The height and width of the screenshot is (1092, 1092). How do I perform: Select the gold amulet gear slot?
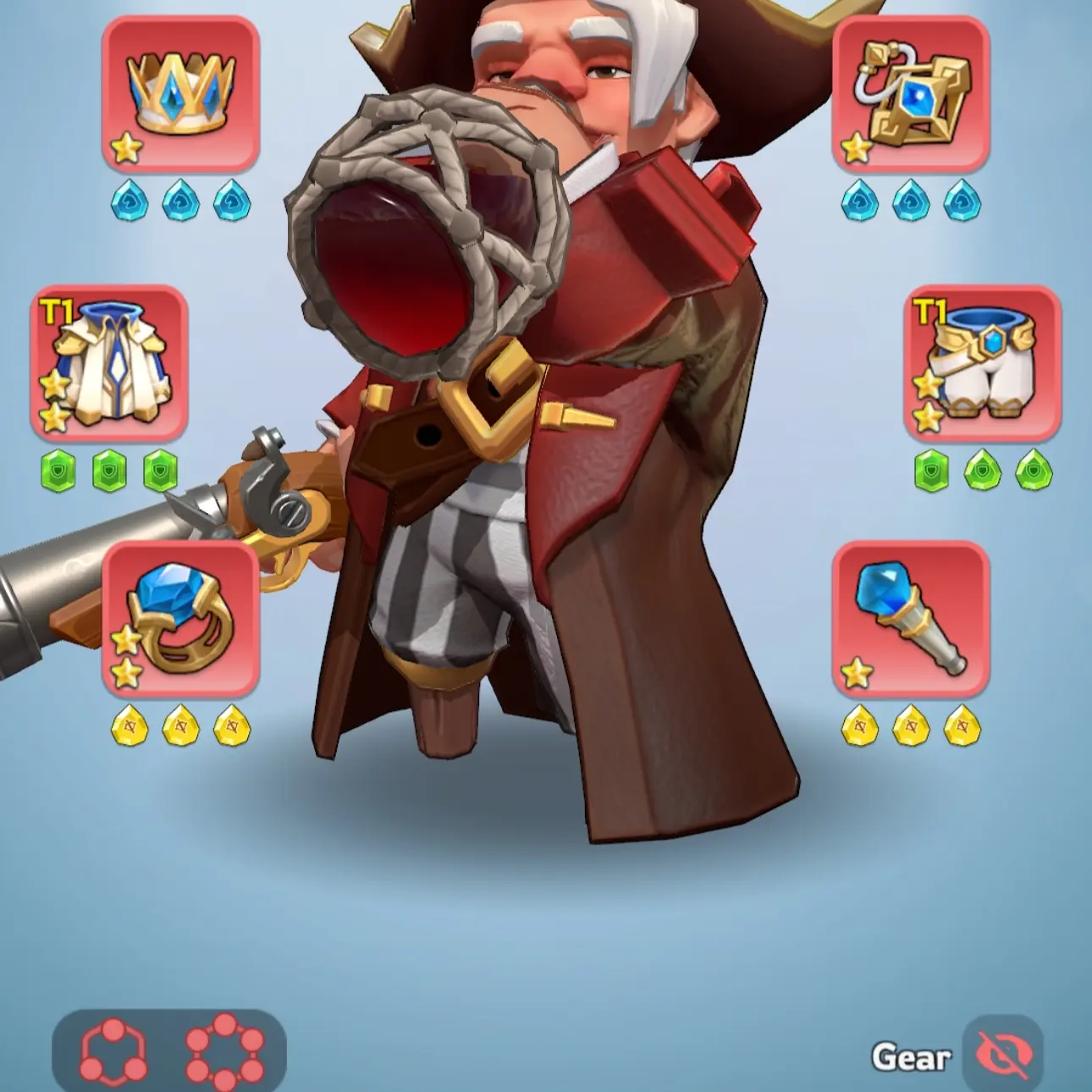click(x=912, y=95)
